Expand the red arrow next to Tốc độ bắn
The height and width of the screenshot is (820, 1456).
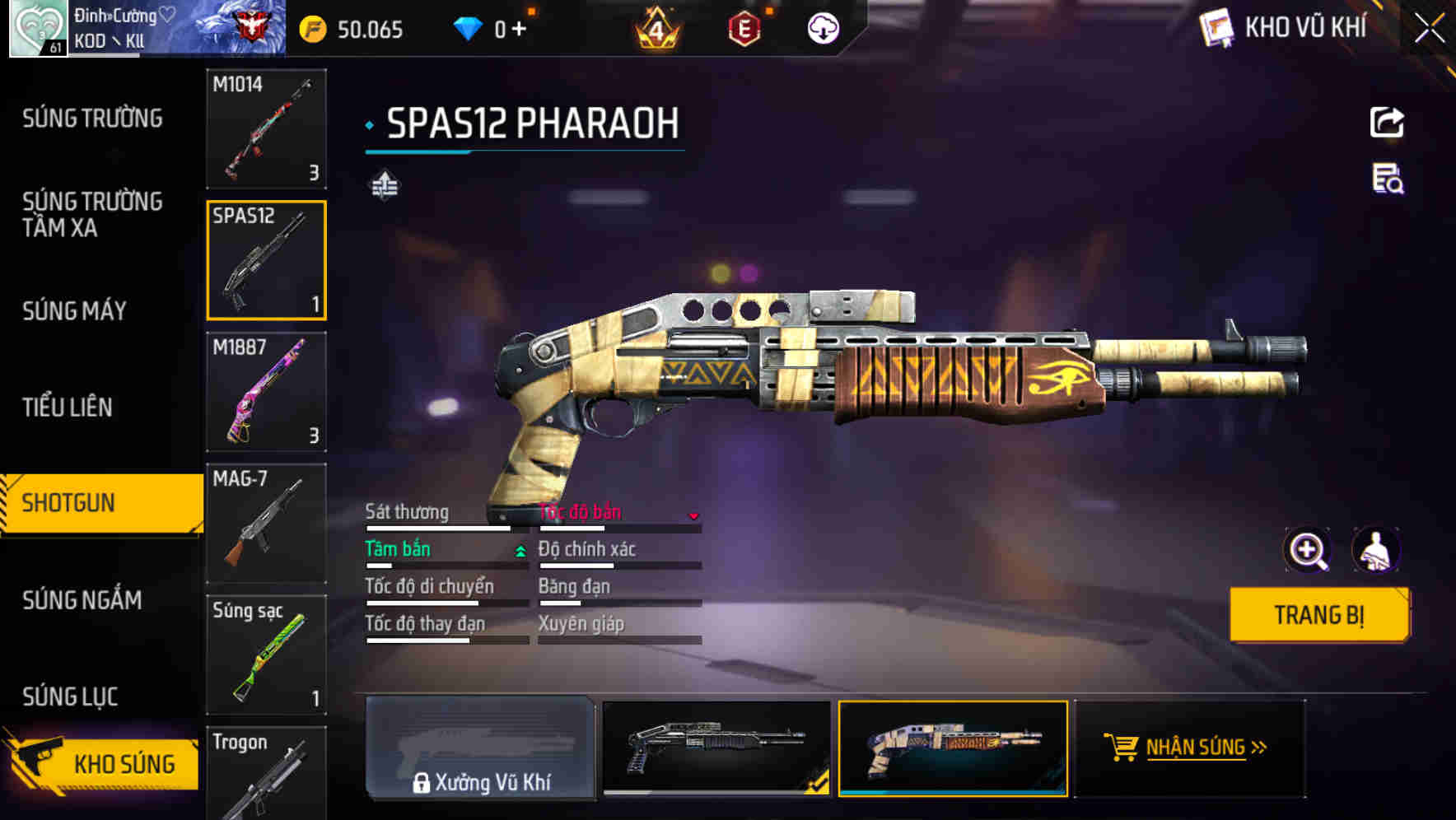[694, 516]
